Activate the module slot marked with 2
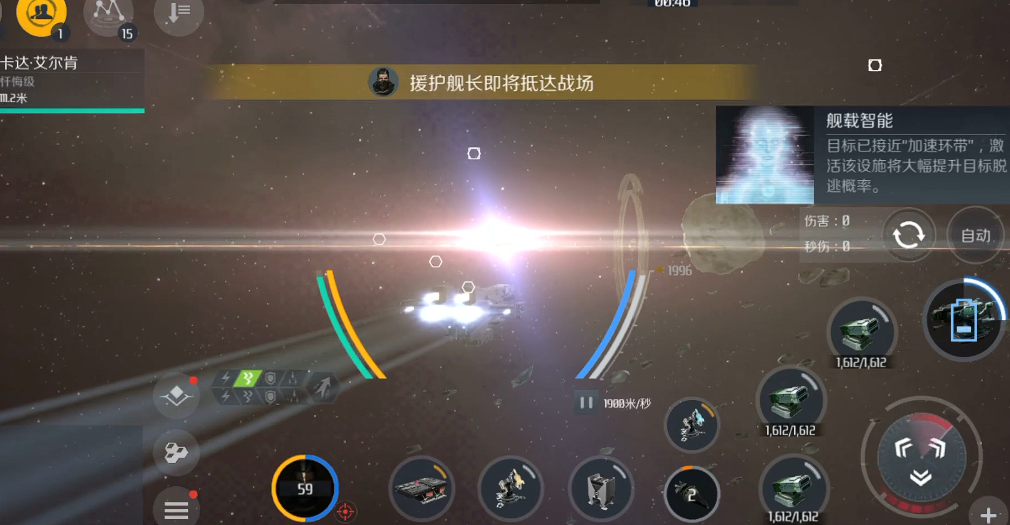Viewport: 1010px width, 525px height. tap(692, 492)
